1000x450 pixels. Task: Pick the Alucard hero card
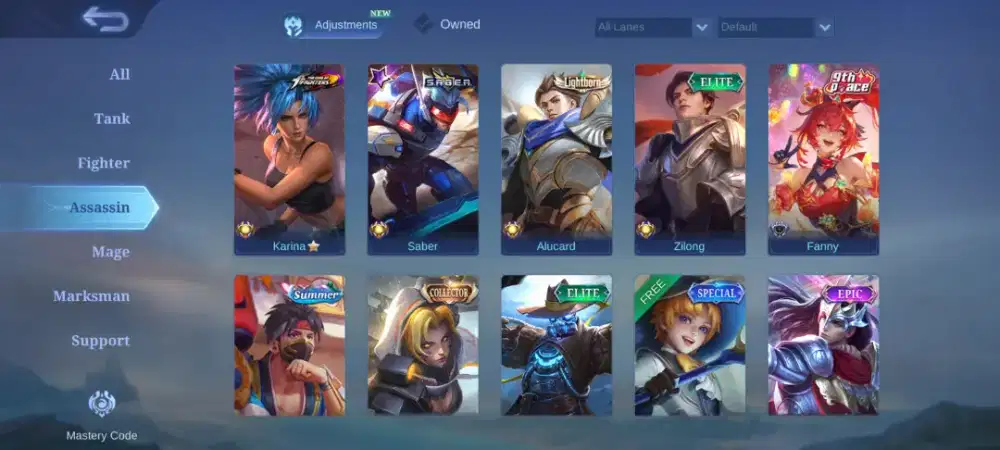pos(556,159)
